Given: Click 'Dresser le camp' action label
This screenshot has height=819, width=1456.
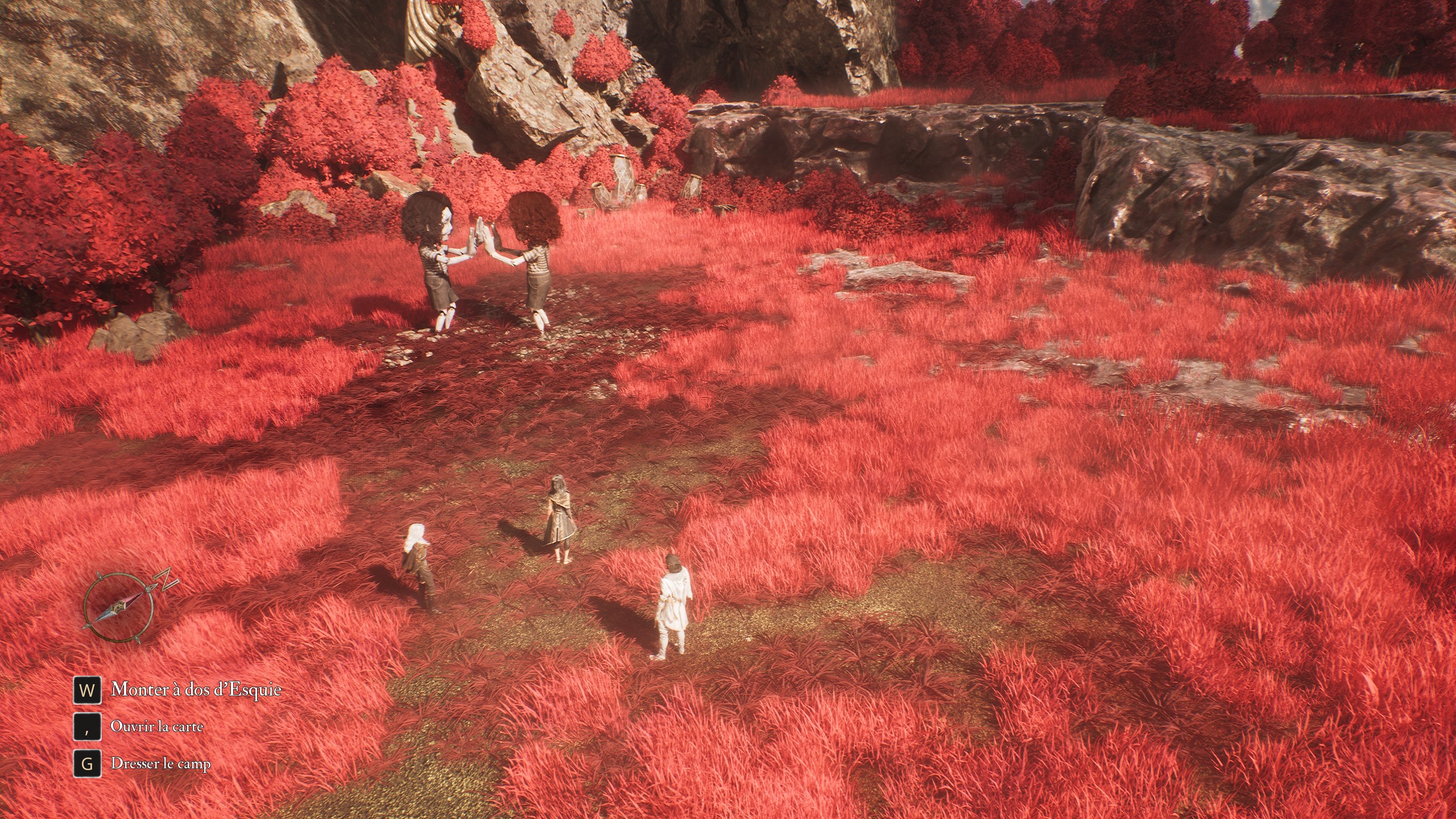Looking at the screenshot, I should [x=161, y=764].
